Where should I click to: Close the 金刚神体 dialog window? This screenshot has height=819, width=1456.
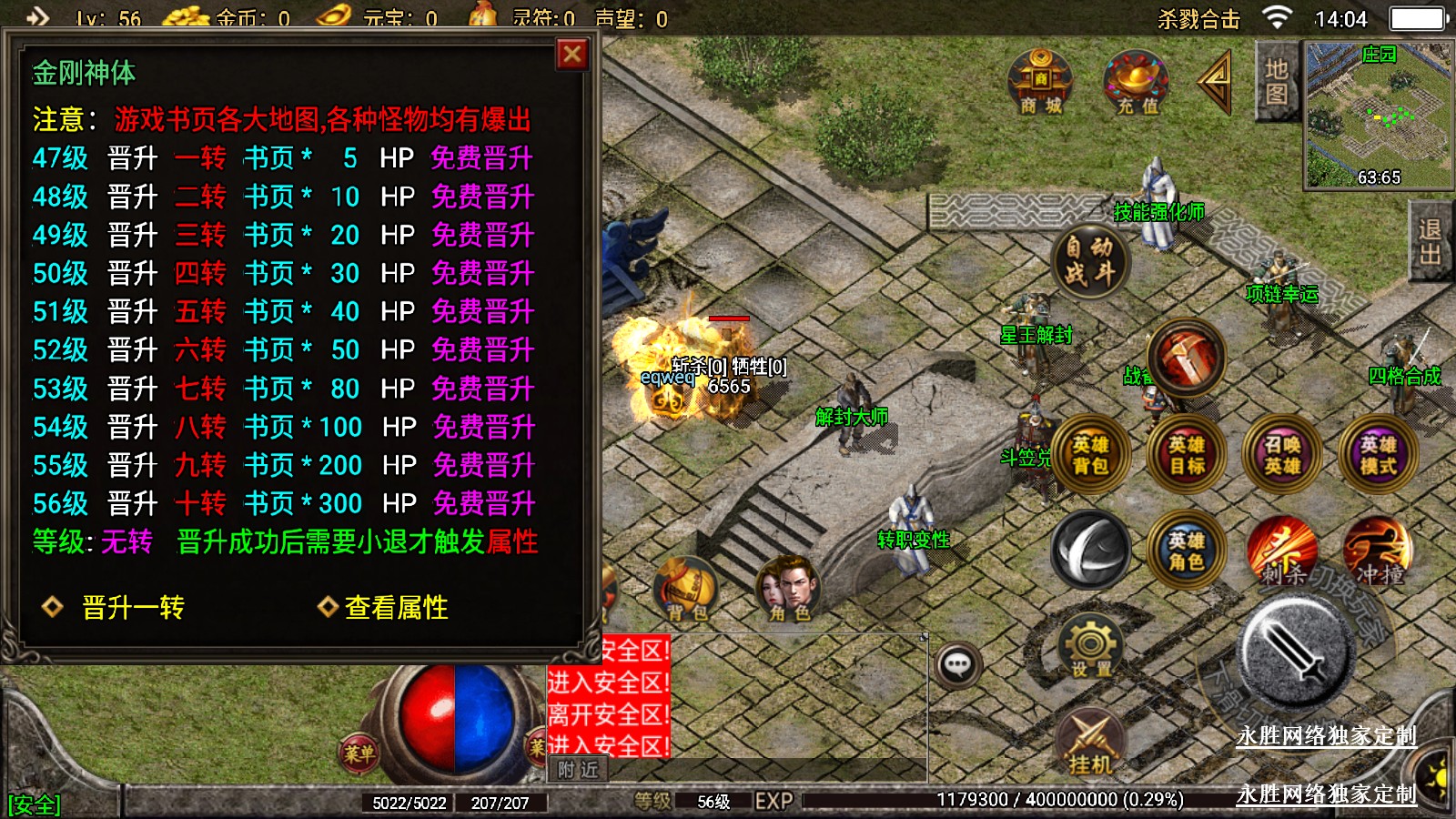[x=572, y=55]
